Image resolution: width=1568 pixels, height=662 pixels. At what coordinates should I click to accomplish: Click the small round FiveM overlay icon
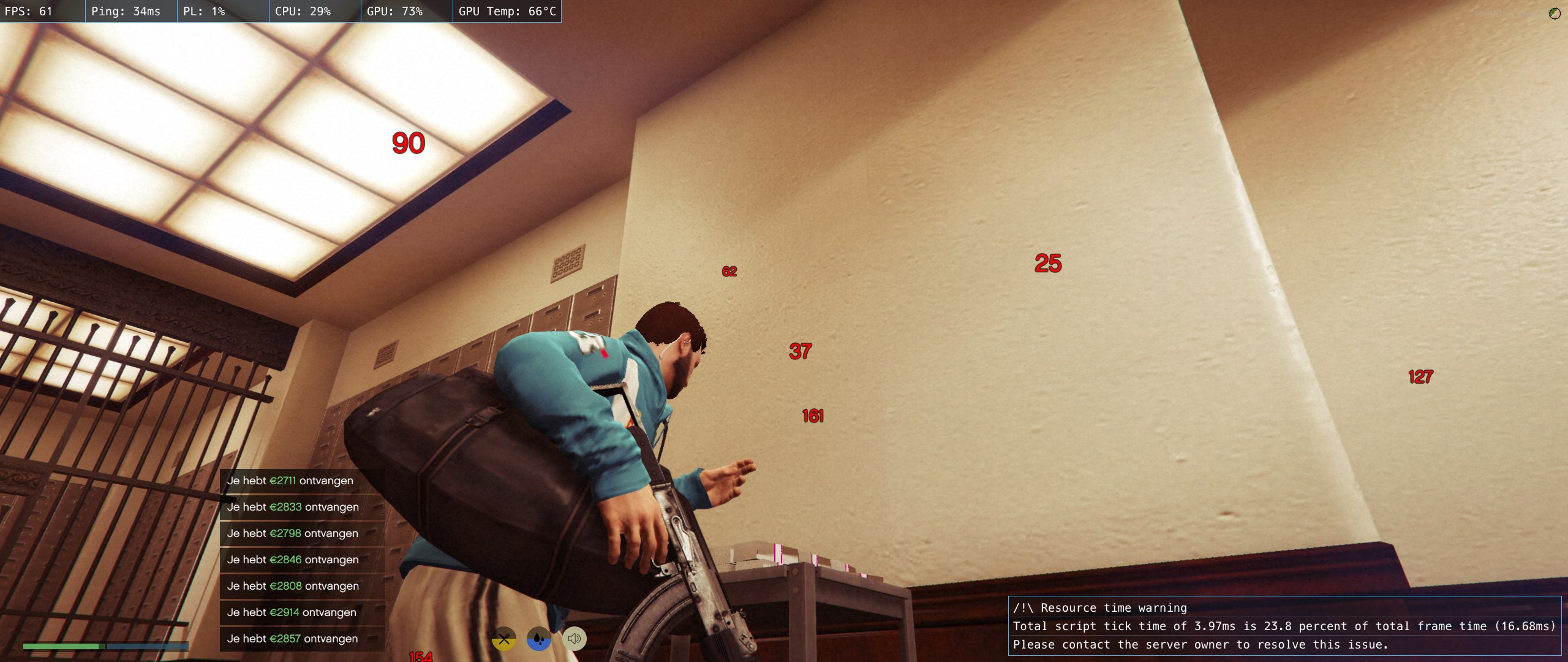coord(1555,13)
